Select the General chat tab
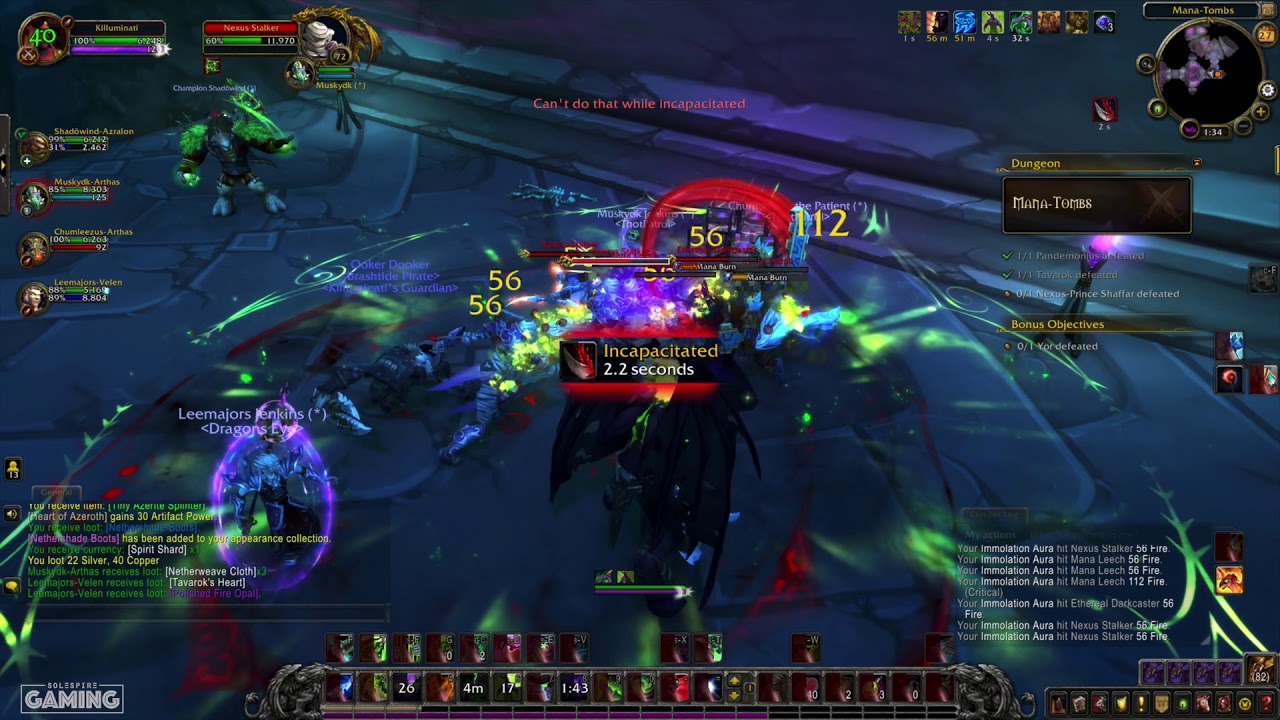 point(55,492)
